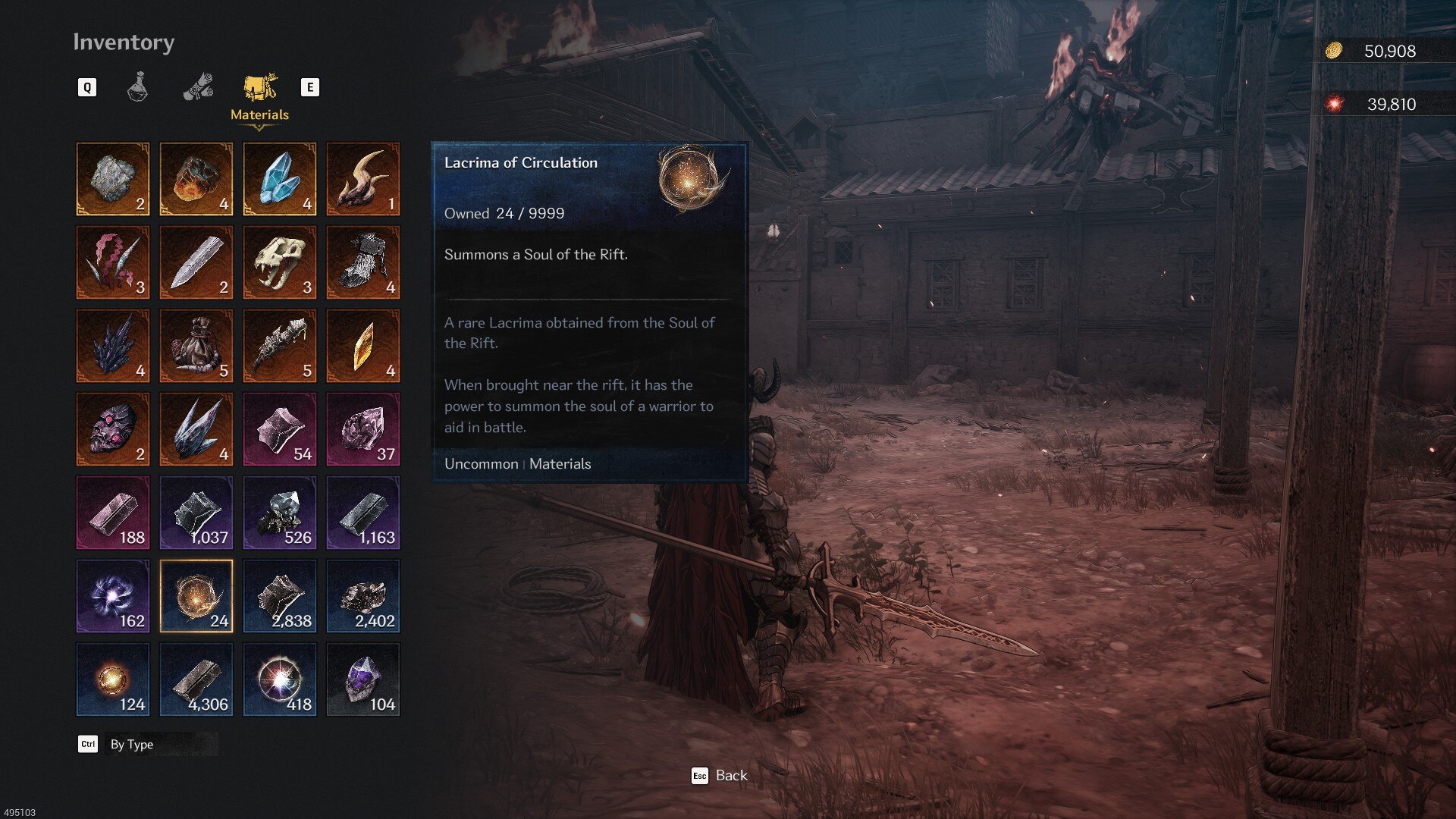Click the yellow gem shard slot
The image size is (1456, 819).
(363, 346)
